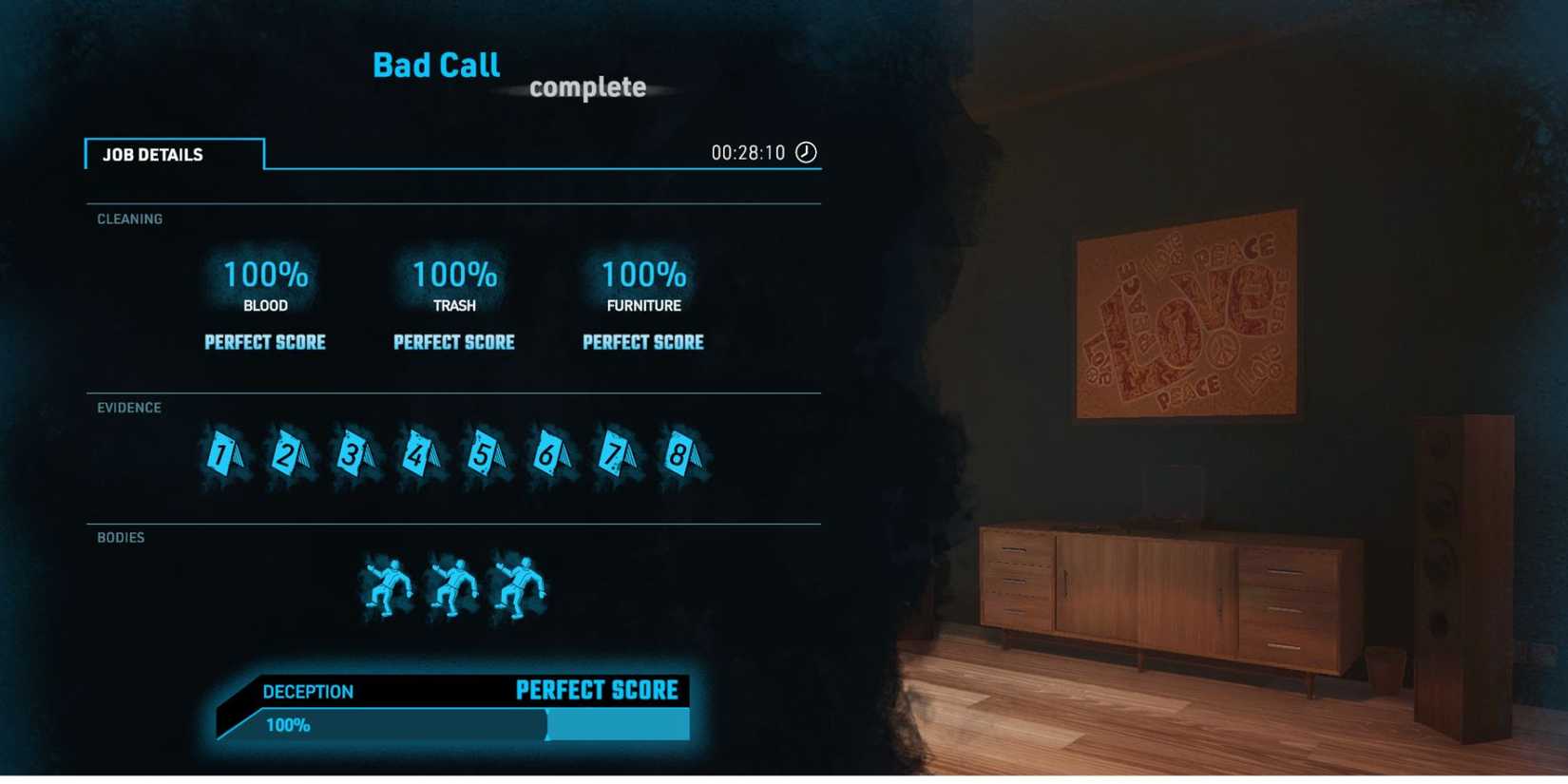Click the Bad Call complete title
1568x784 pixels.
[436, 65]
